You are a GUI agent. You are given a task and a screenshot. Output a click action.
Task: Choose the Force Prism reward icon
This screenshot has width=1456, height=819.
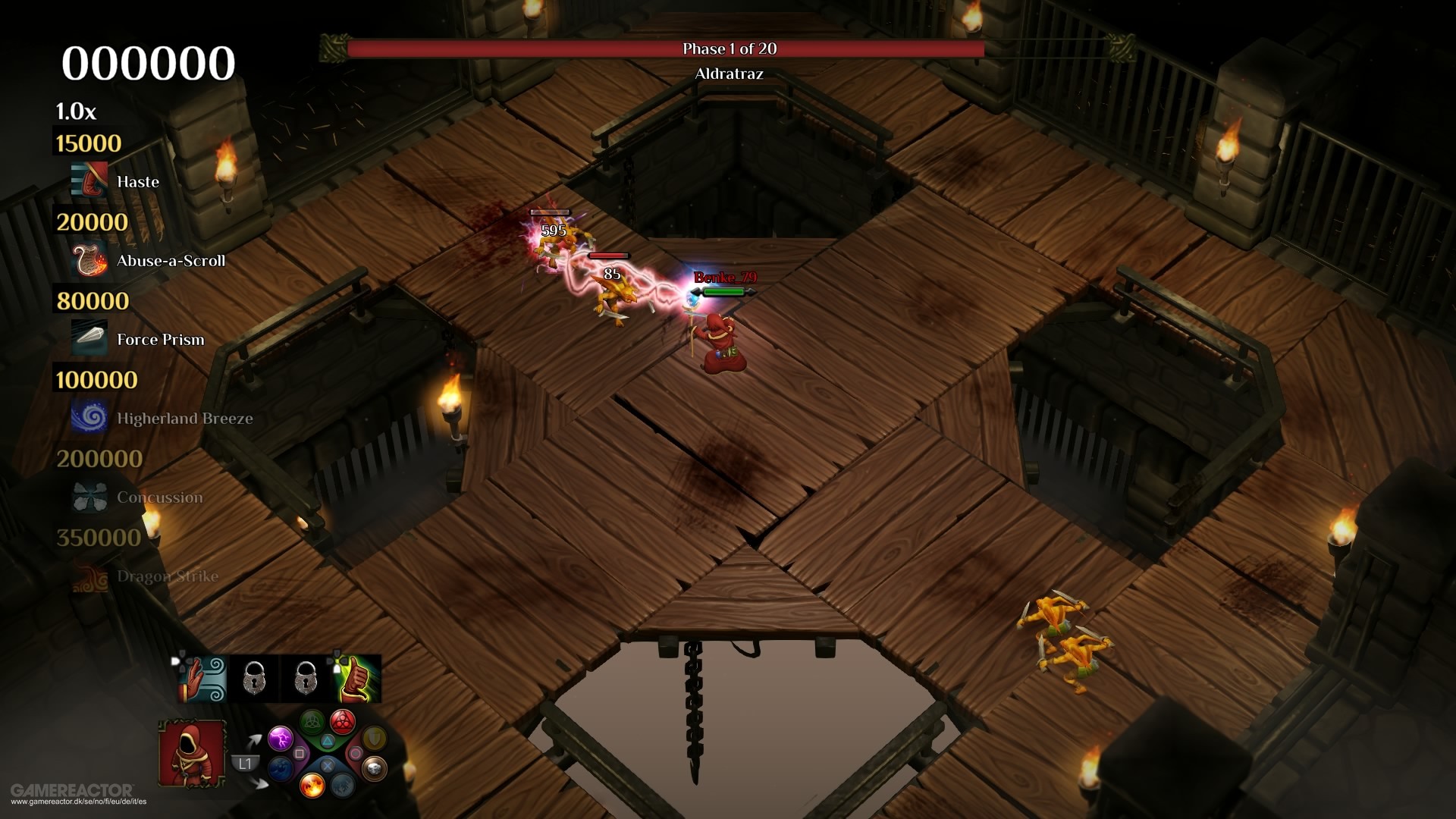tap(89, 339)
